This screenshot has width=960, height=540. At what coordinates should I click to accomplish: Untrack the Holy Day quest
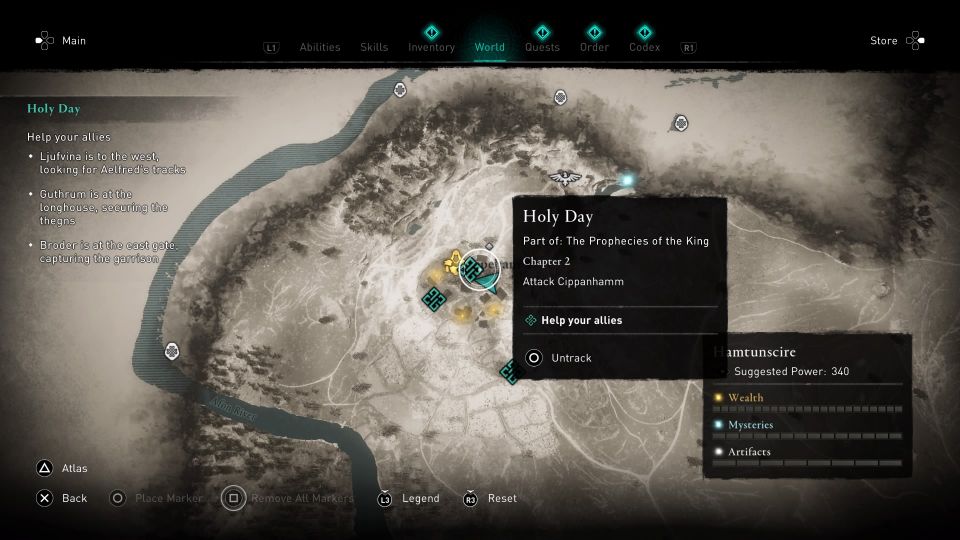[571, 358]
